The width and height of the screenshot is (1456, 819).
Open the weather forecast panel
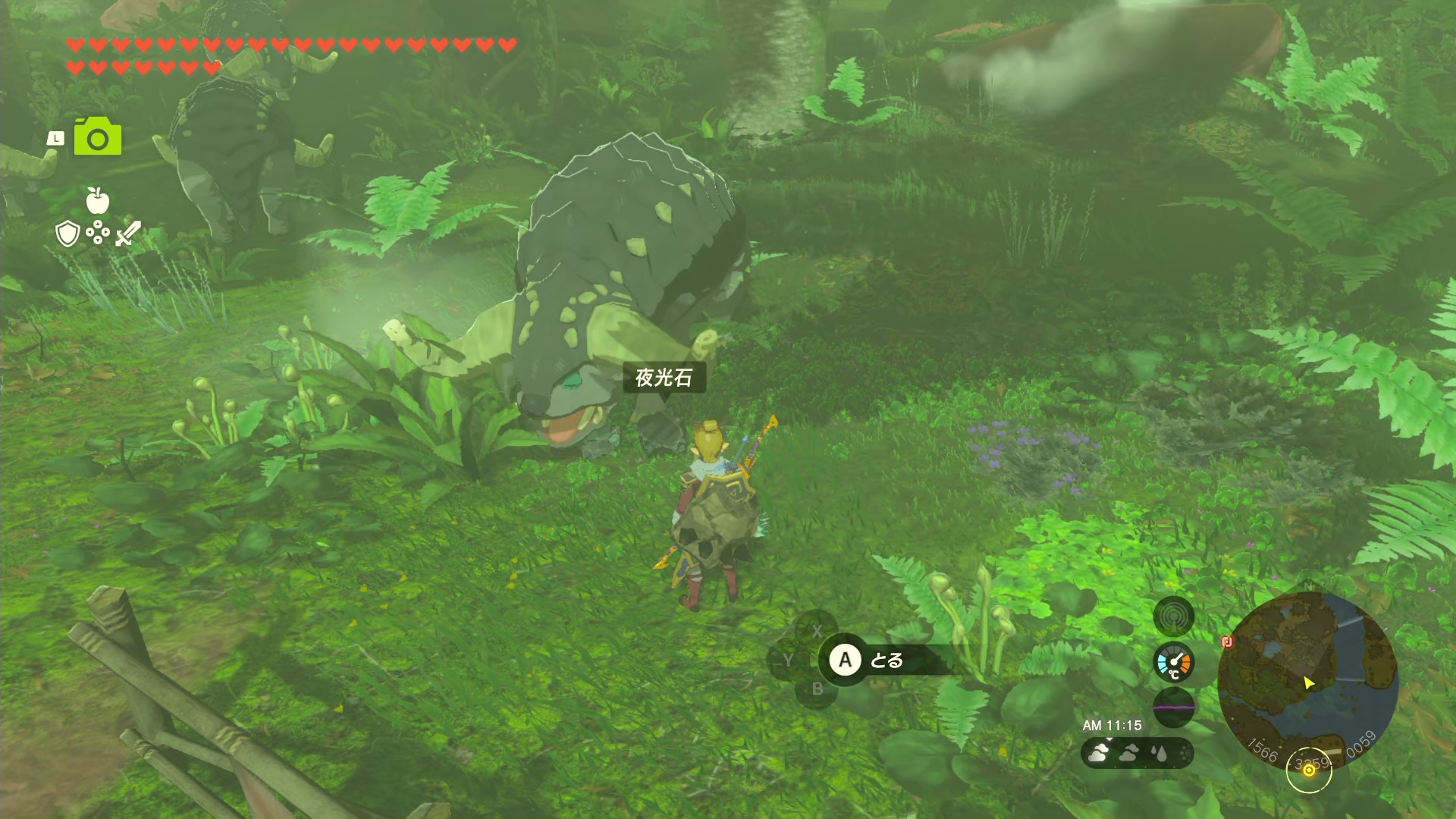(1137, 753)
